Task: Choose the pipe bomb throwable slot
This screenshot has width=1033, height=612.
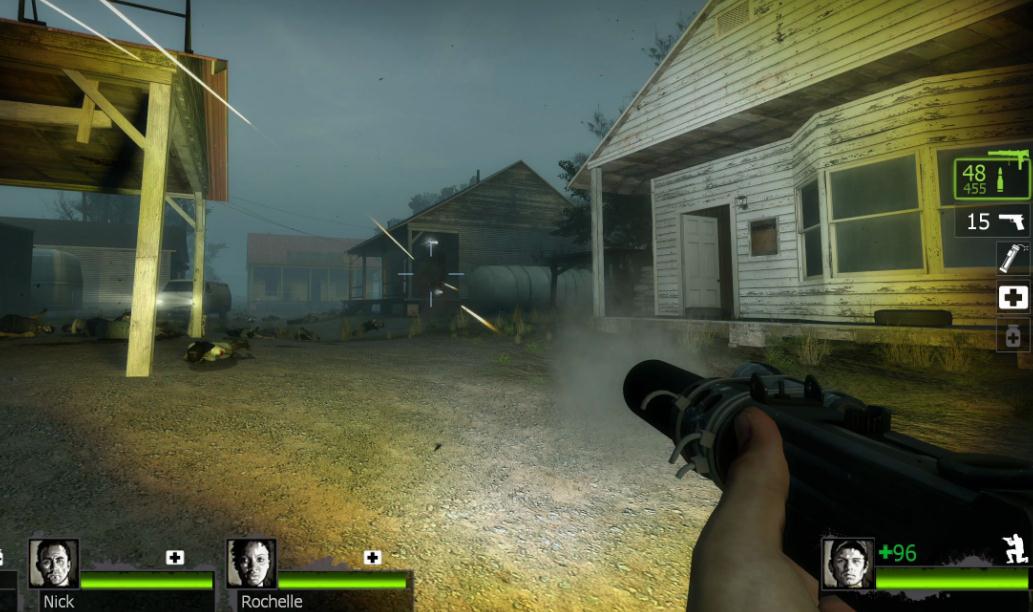Action: 1013,258
